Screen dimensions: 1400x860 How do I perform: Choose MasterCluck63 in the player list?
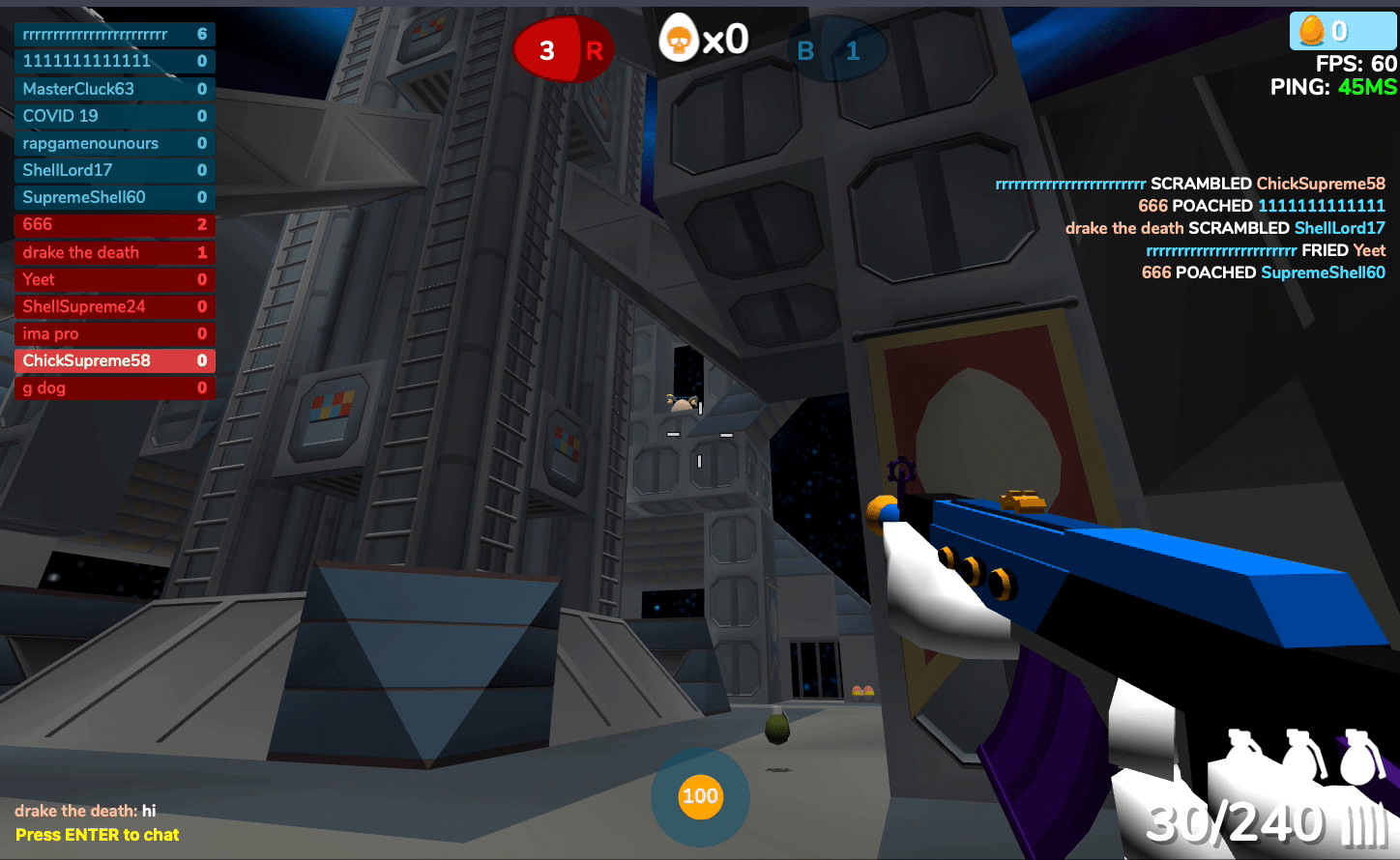click(x=114, y=89)
